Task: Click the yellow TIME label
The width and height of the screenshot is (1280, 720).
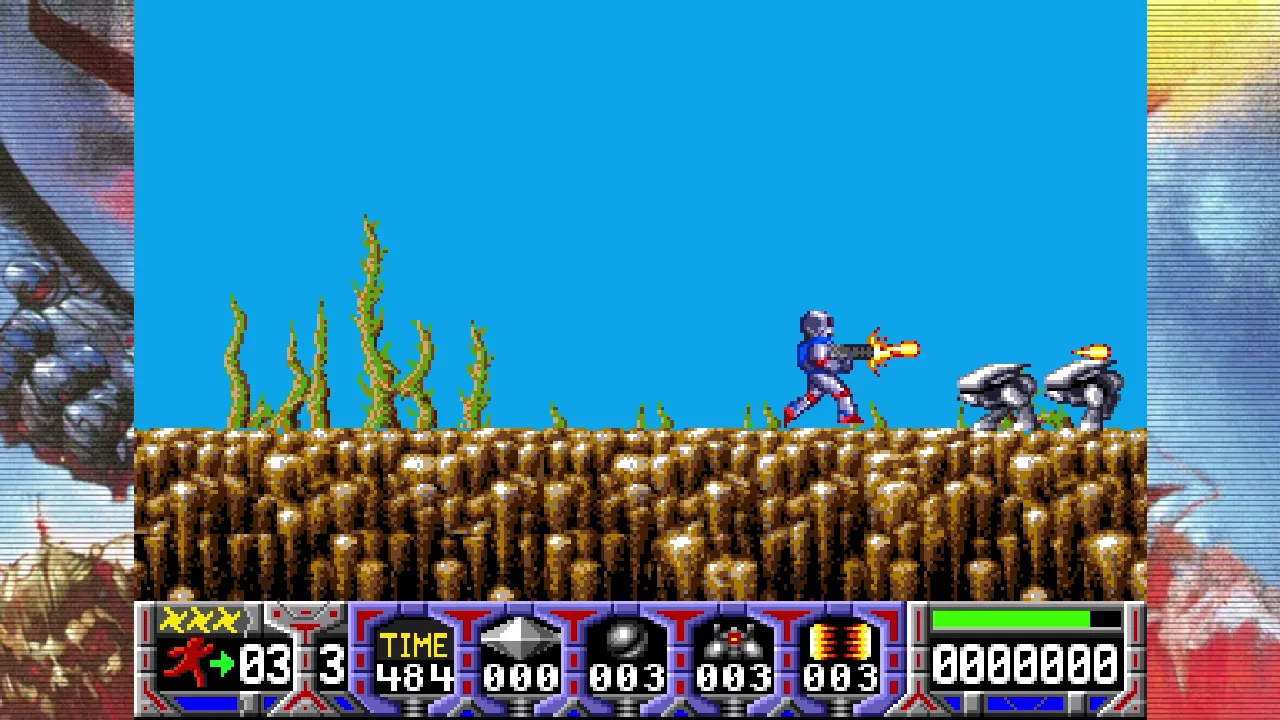Action: click(x=413, y=644)
